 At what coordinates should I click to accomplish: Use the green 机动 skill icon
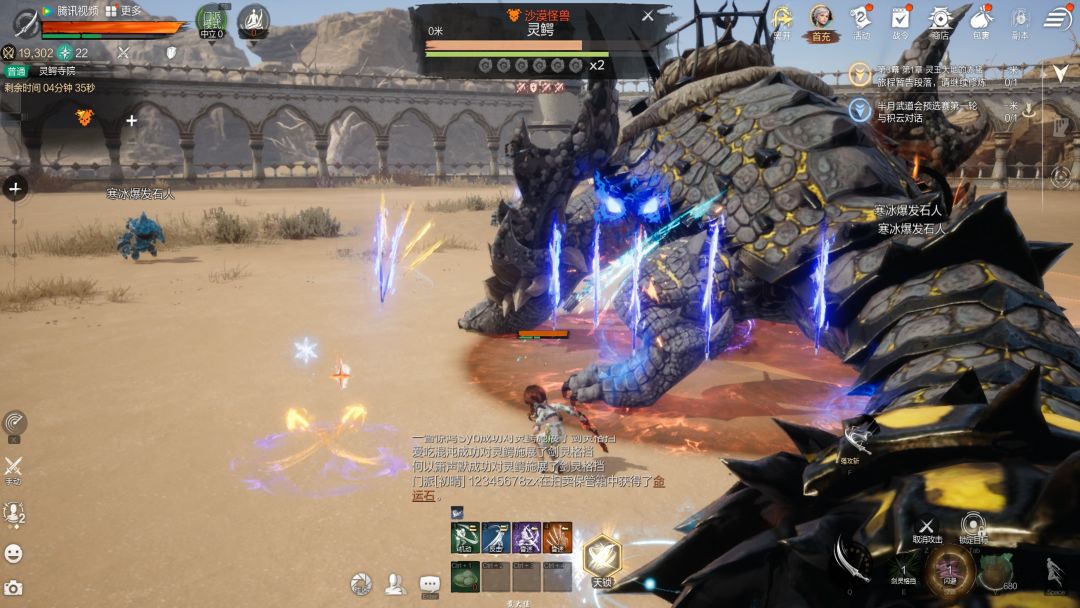click(x=464, y=538)
